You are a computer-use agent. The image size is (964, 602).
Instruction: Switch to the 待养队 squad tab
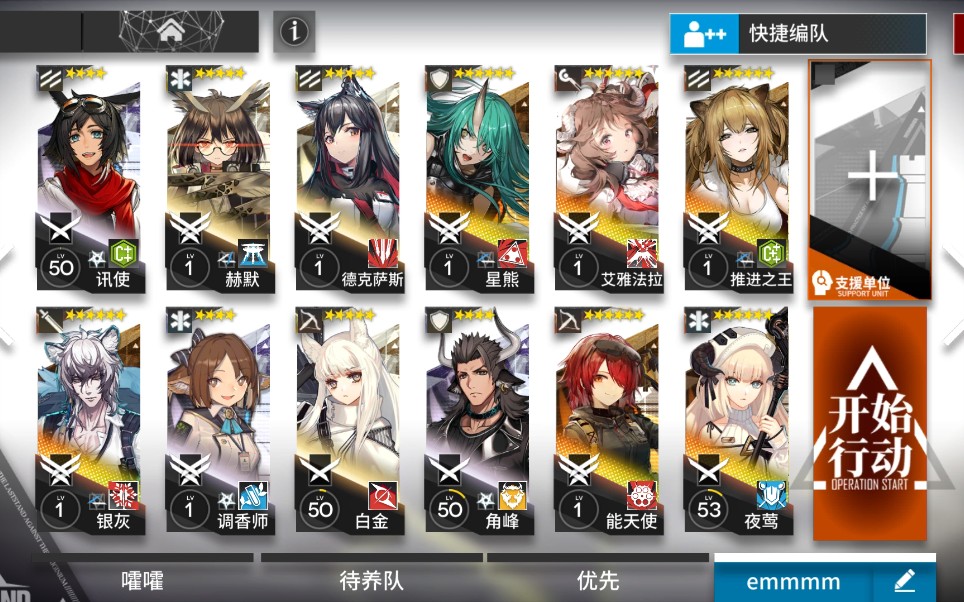click(371, 580)
